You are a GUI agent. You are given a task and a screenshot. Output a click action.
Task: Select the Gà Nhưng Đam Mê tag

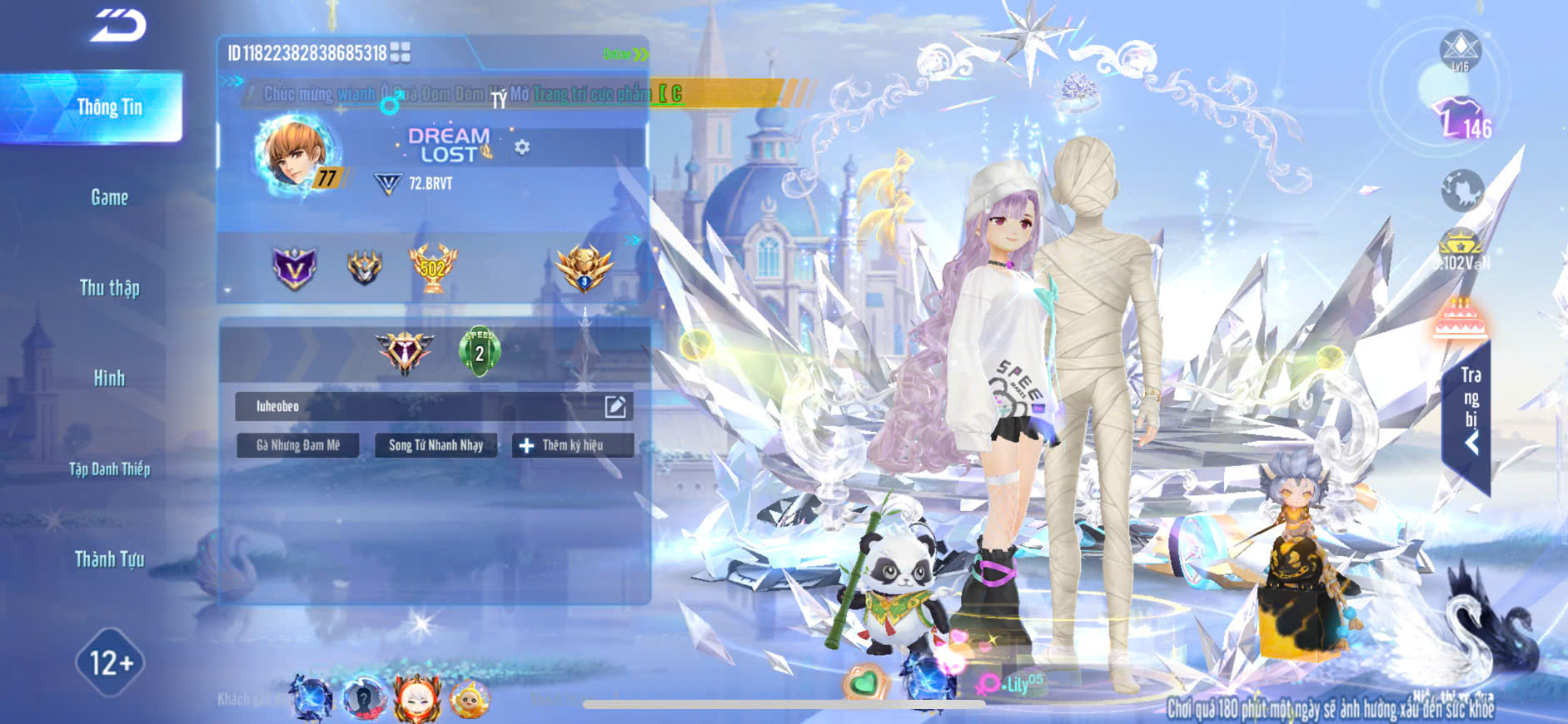297,445
